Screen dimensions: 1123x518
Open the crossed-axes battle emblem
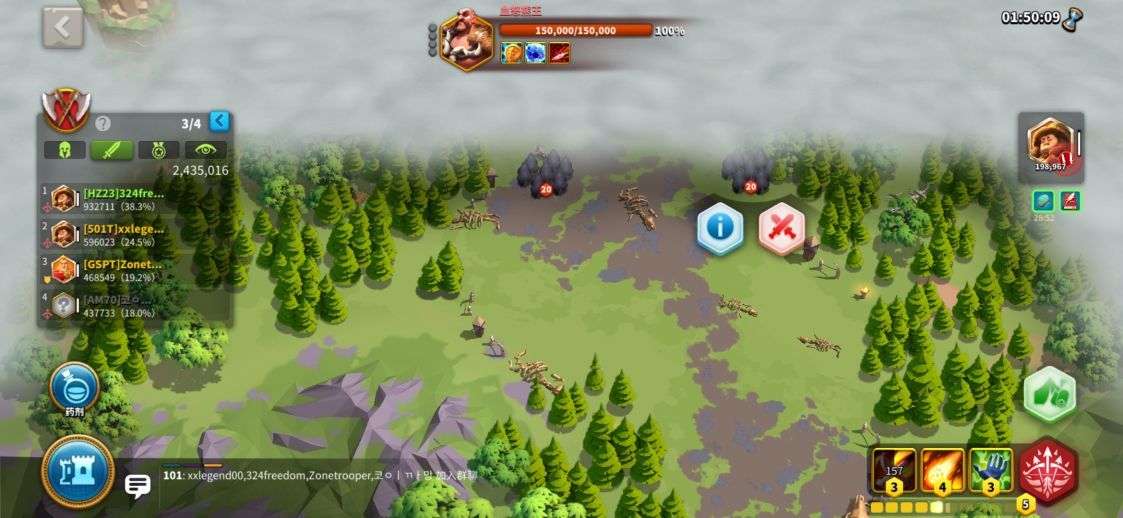tap(66, 110)
